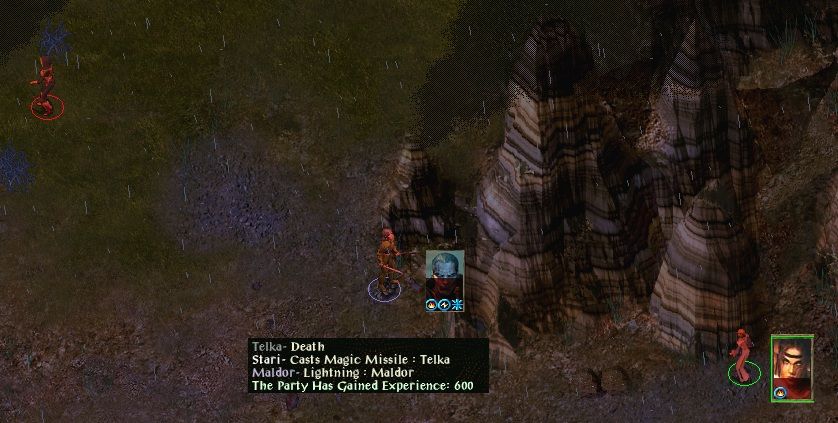Target the enemy marked with a red circle
This screenshot has width=838, height=423.
tap(44, 86)
